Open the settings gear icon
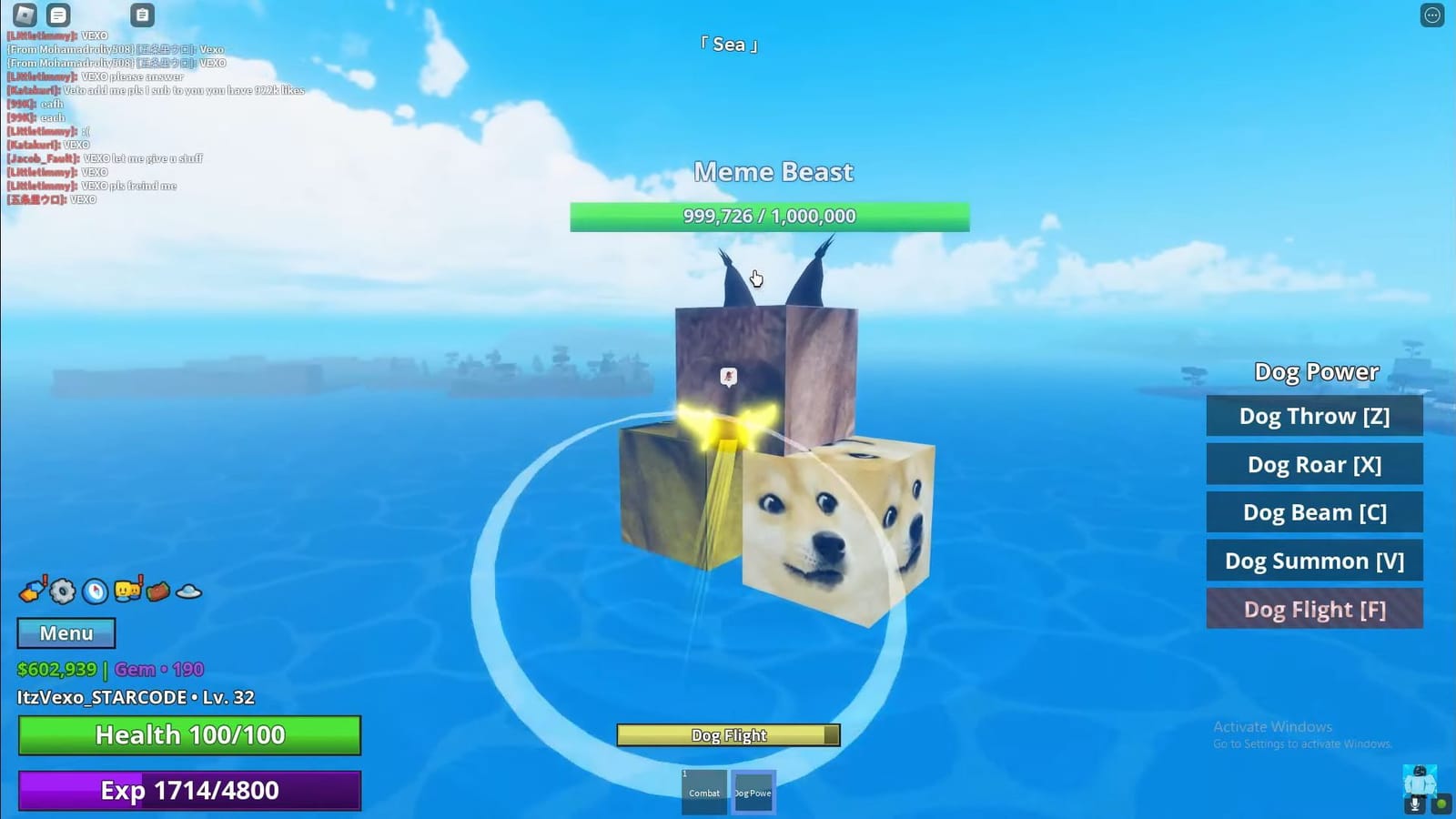This screenshot has width=1456, height=819. tap(62, 590)
